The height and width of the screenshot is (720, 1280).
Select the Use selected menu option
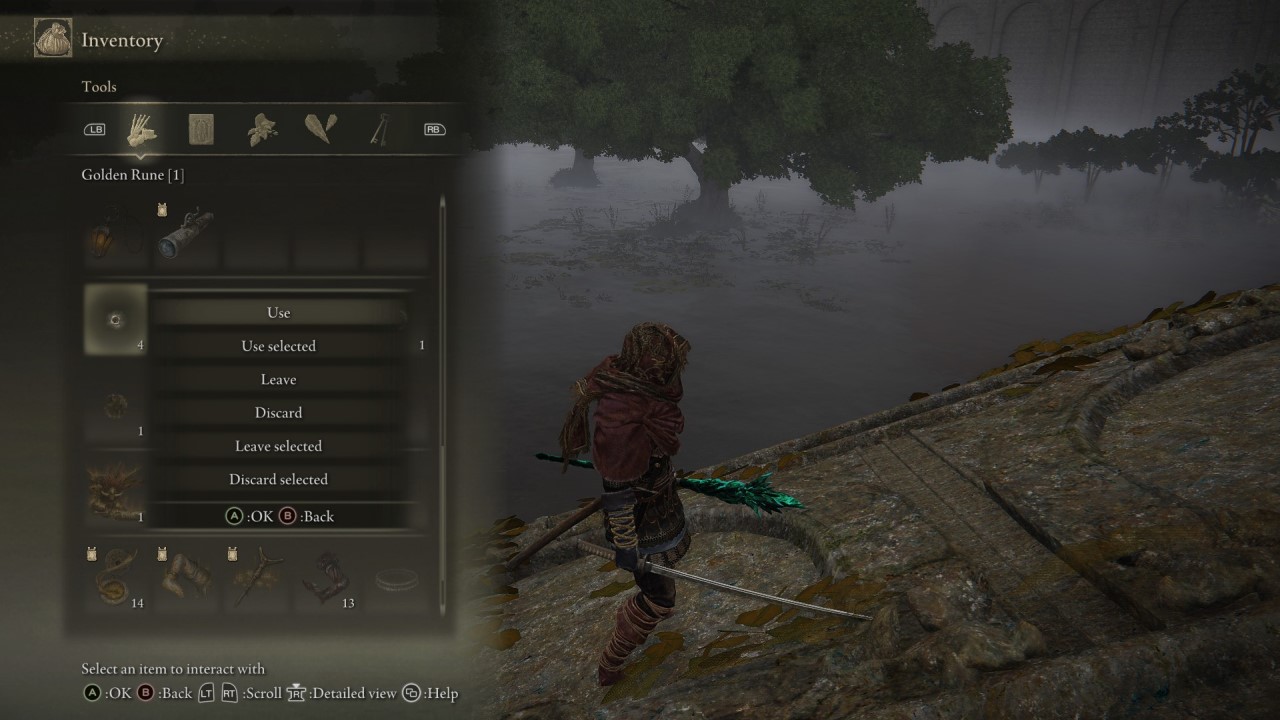(278, 345)
